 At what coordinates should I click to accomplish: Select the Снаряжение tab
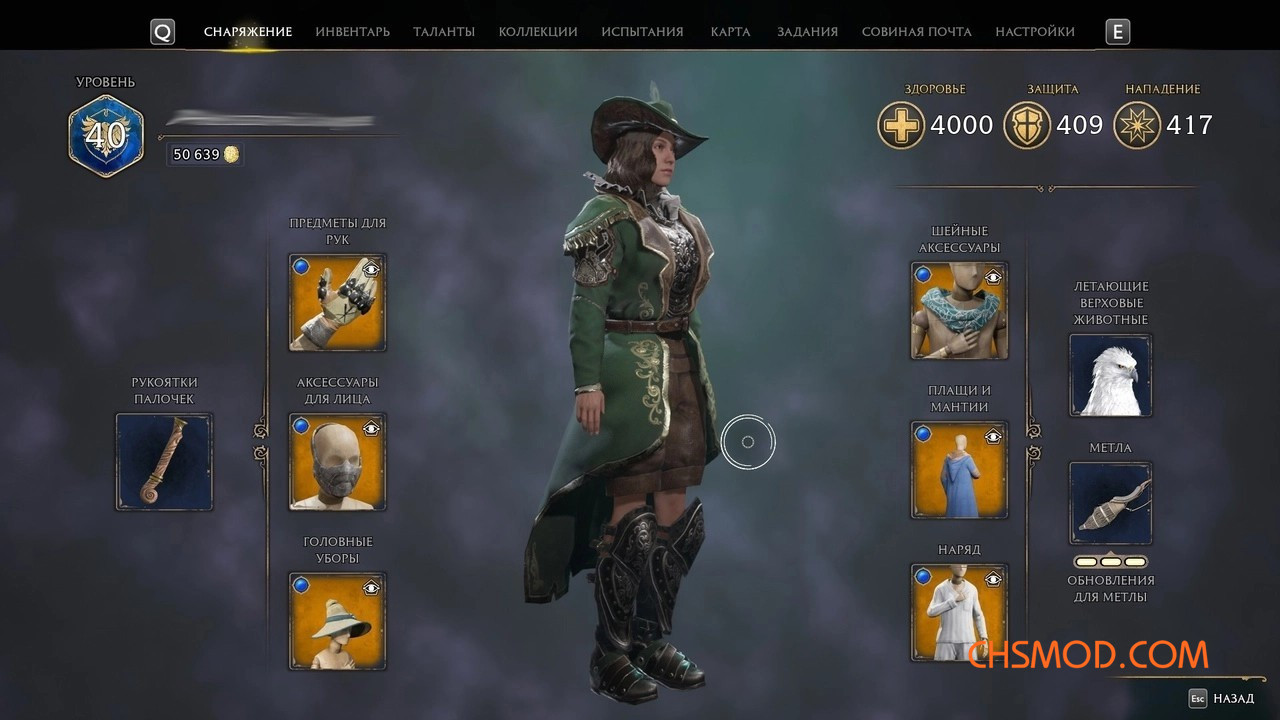(248, 32)
